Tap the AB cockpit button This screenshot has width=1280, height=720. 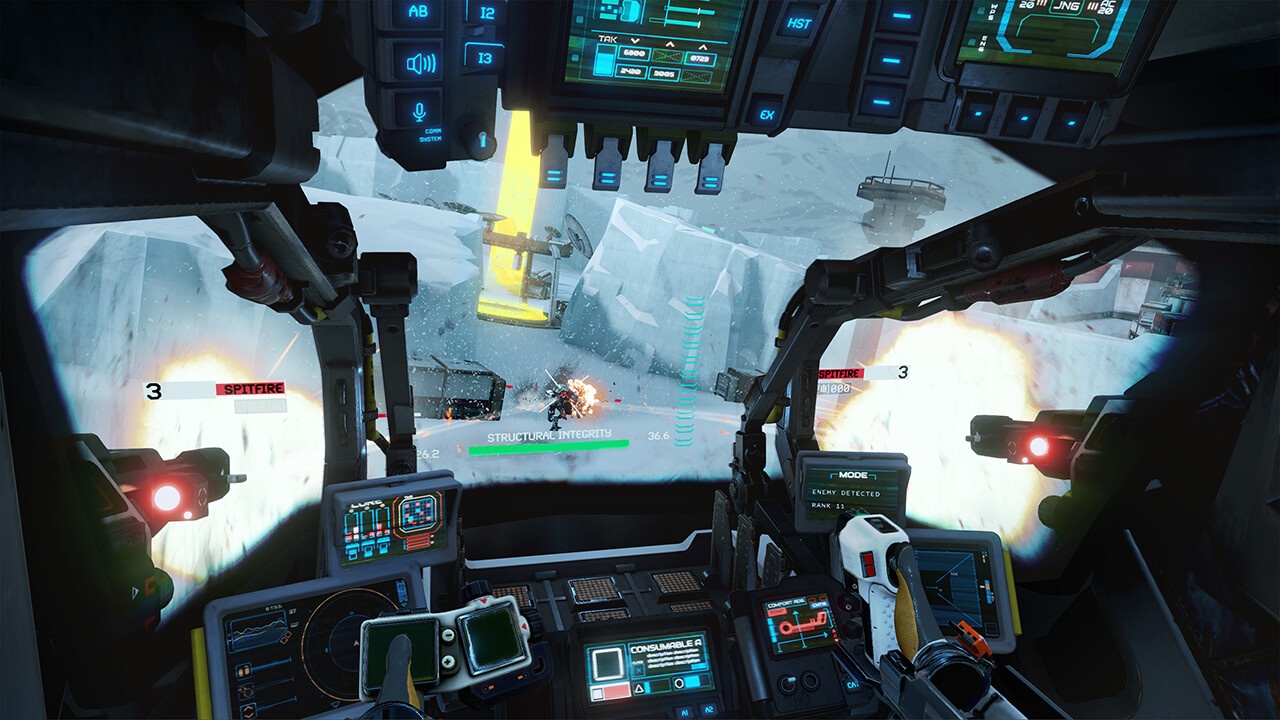(x=418, y=13)
